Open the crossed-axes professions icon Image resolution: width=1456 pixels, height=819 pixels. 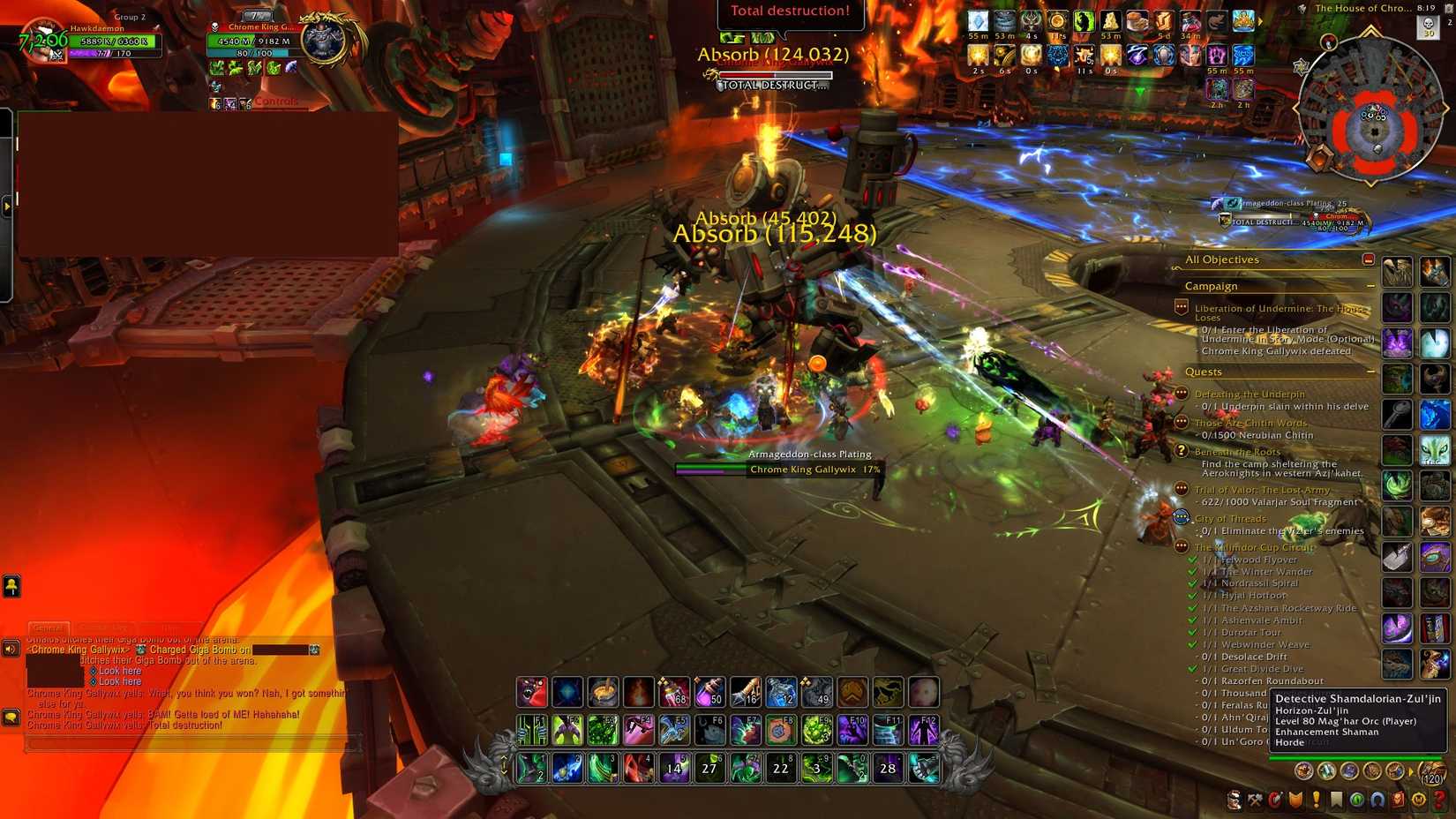tap(1254, 800)
